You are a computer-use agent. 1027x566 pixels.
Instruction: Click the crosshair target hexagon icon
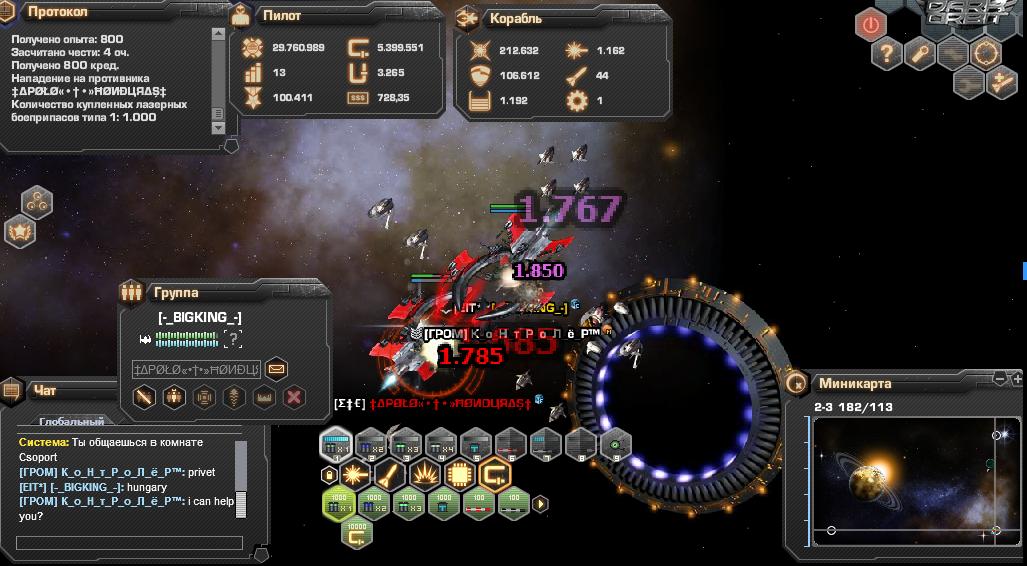coord(987,54)
